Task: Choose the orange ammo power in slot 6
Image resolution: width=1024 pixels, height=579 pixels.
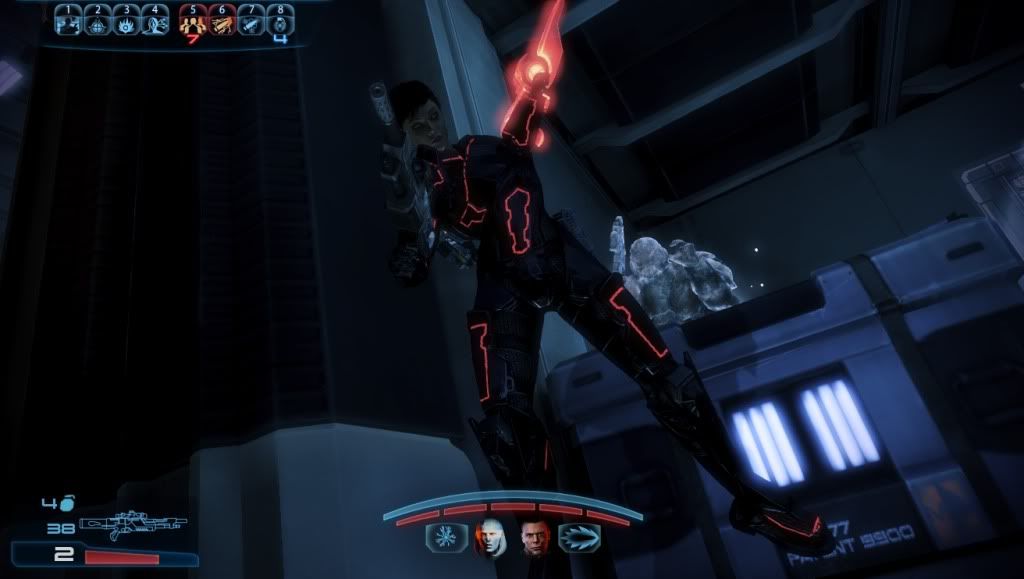Action: click(x=221, y=22)
